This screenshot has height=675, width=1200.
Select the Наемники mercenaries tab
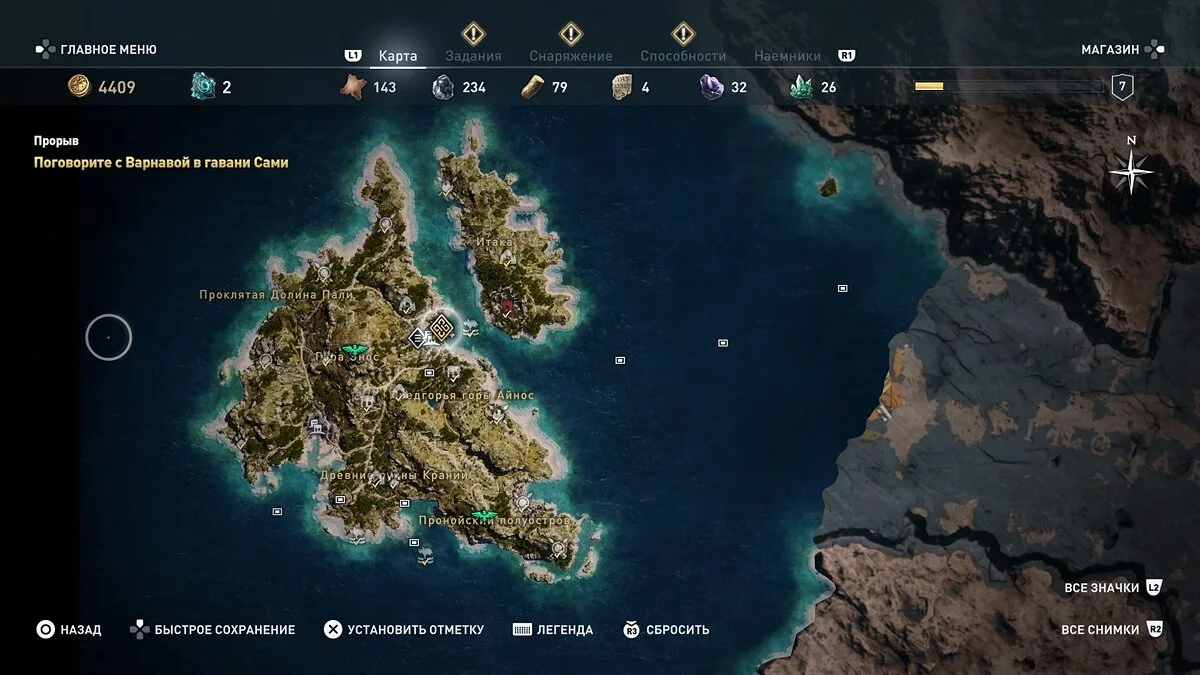(x=787, y=56)
